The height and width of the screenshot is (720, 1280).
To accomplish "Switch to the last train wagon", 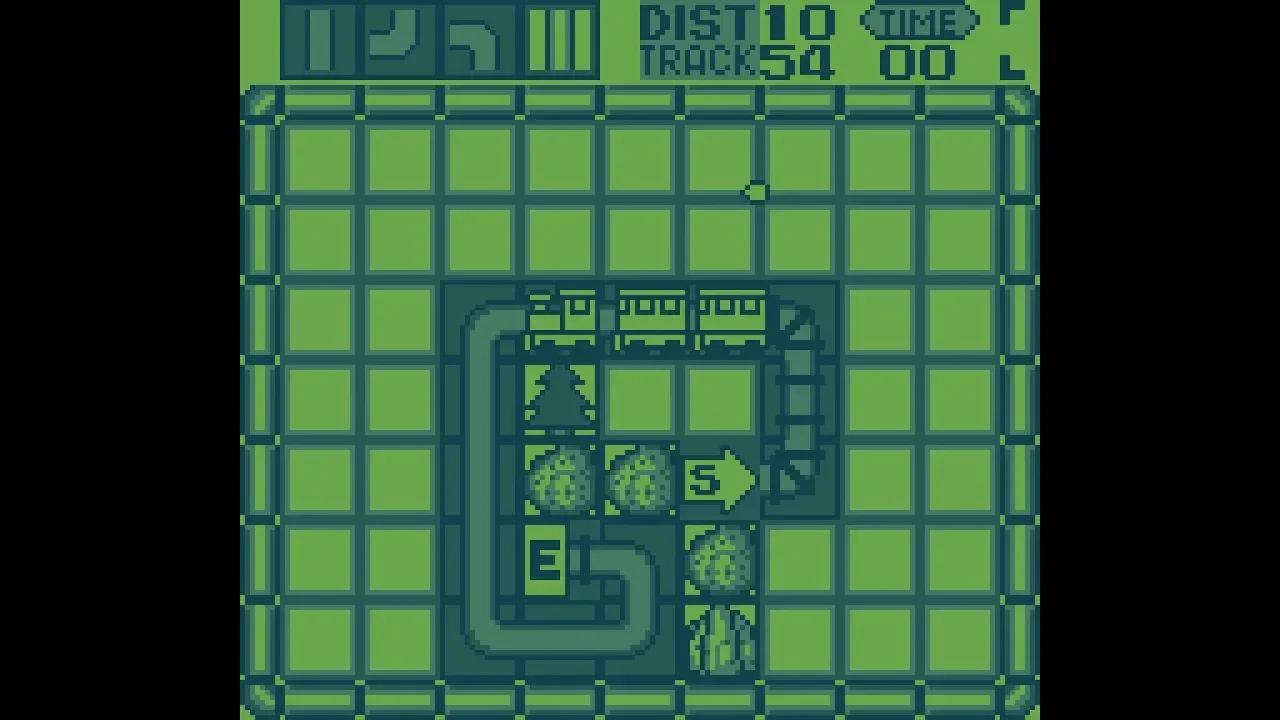I will click(x=735, y=315).
